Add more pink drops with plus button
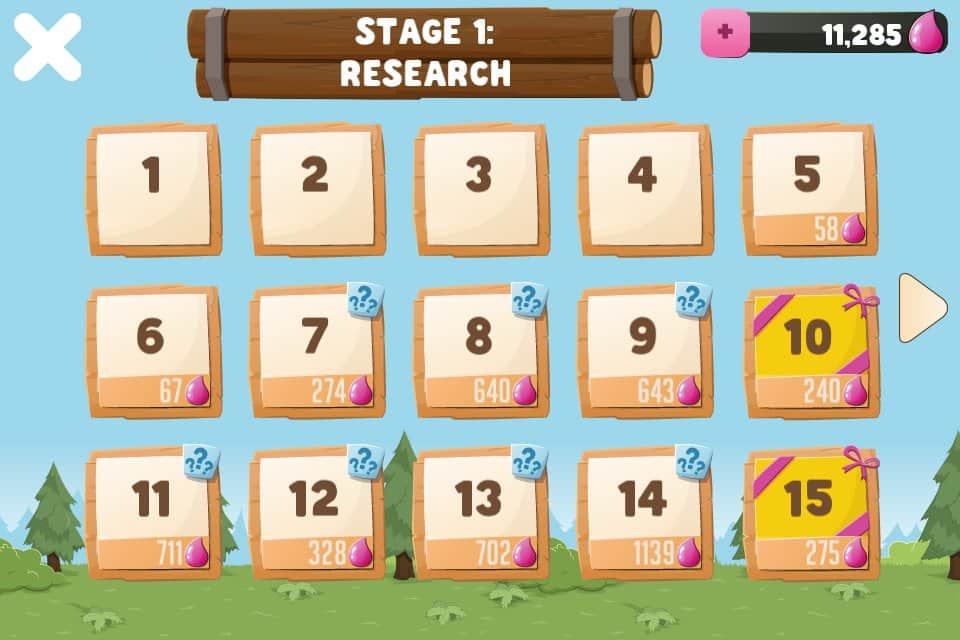 (725, 33)
